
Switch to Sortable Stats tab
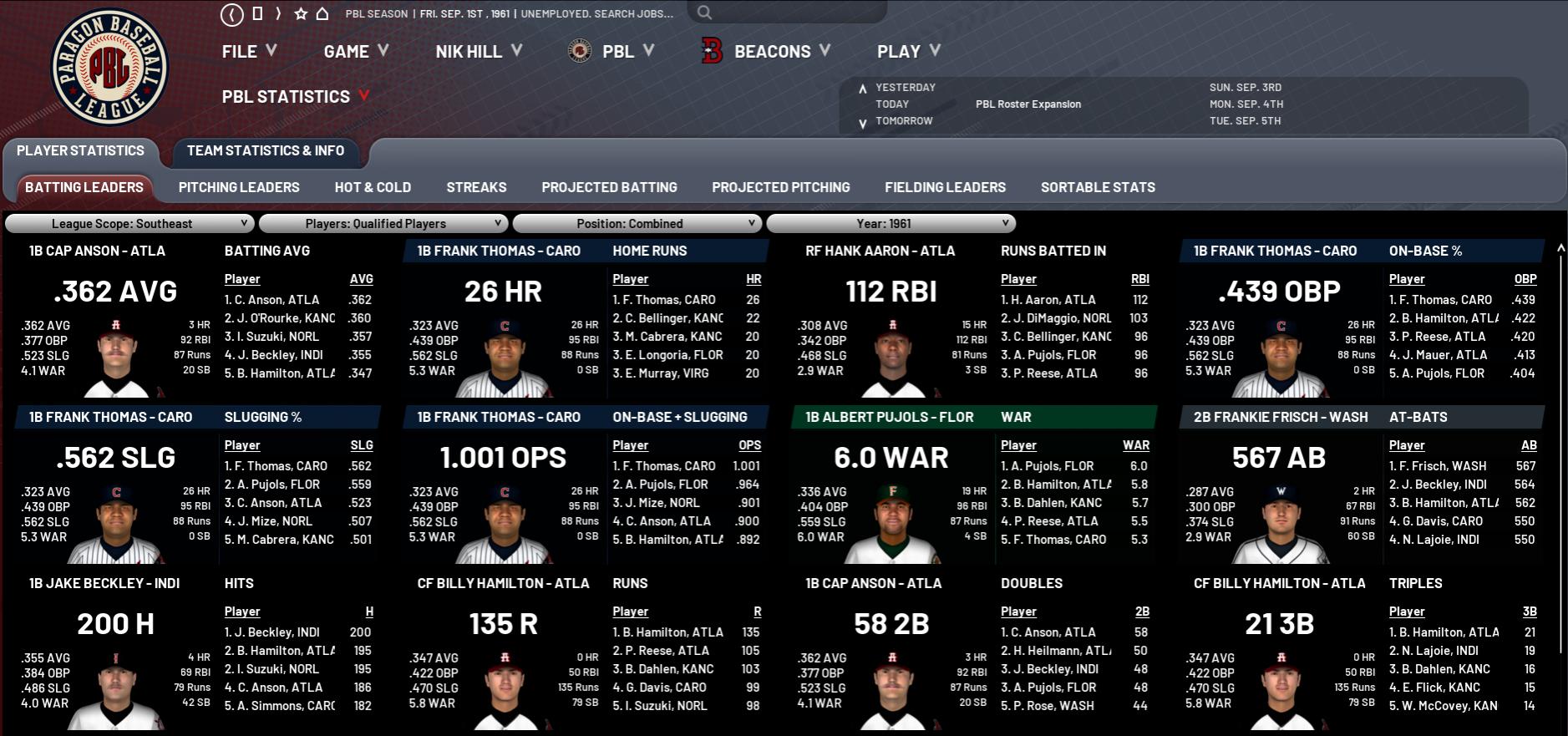point(1098,188)
